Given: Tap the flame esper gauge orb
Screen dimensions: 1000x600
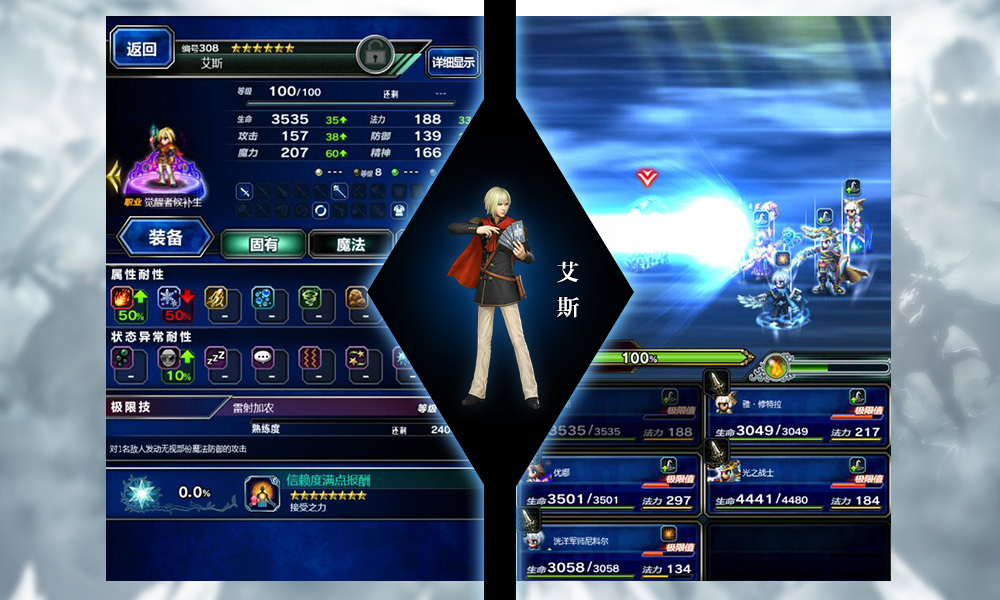Looking at the screenshot, I should [x=774, y=366].
